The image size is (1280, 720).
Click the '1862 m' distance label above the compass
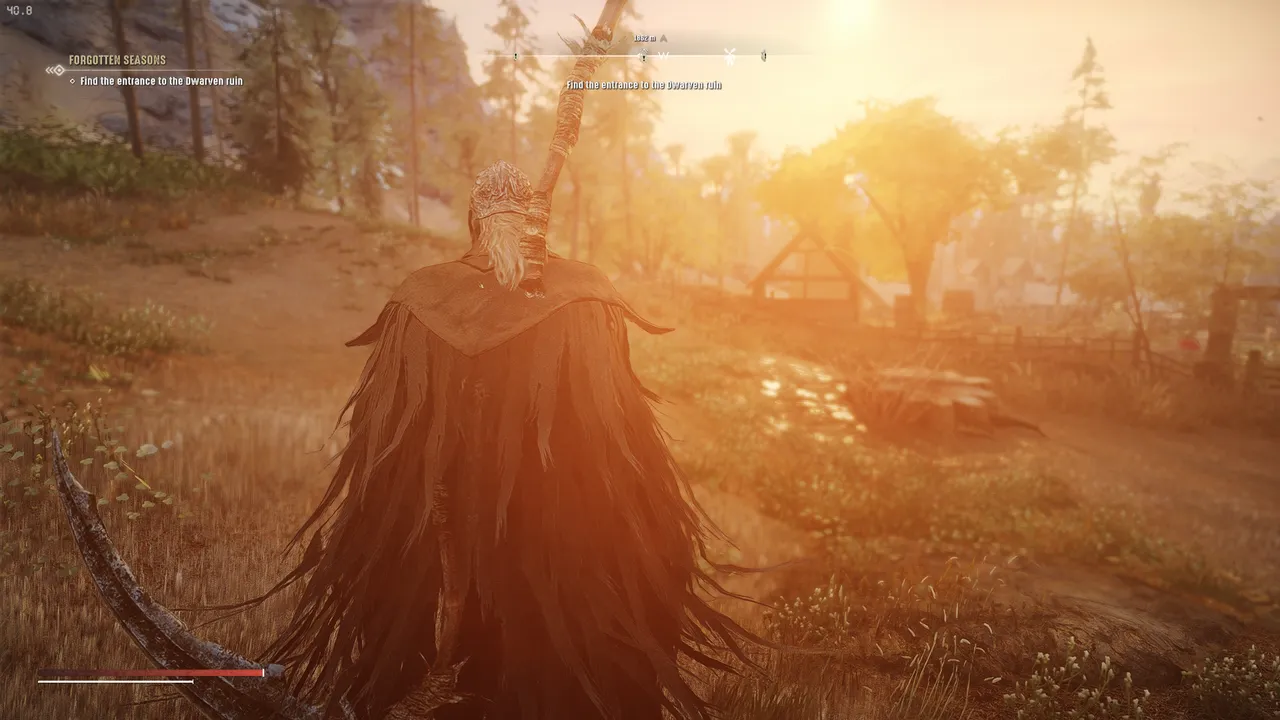(x=643, y=37)
